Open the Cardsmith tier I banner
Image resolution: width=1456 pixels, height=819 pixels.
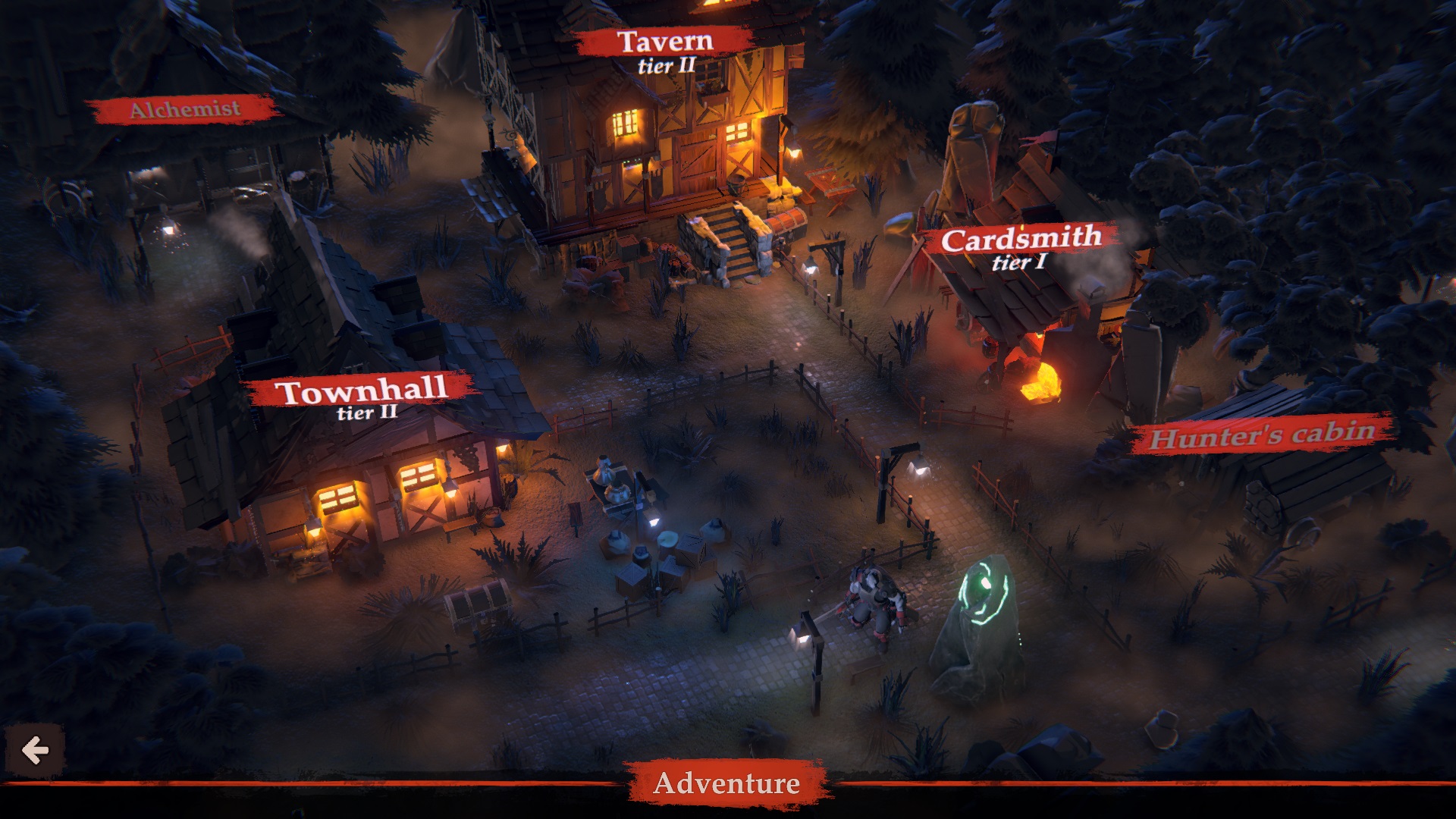(x=1021, y=238)
